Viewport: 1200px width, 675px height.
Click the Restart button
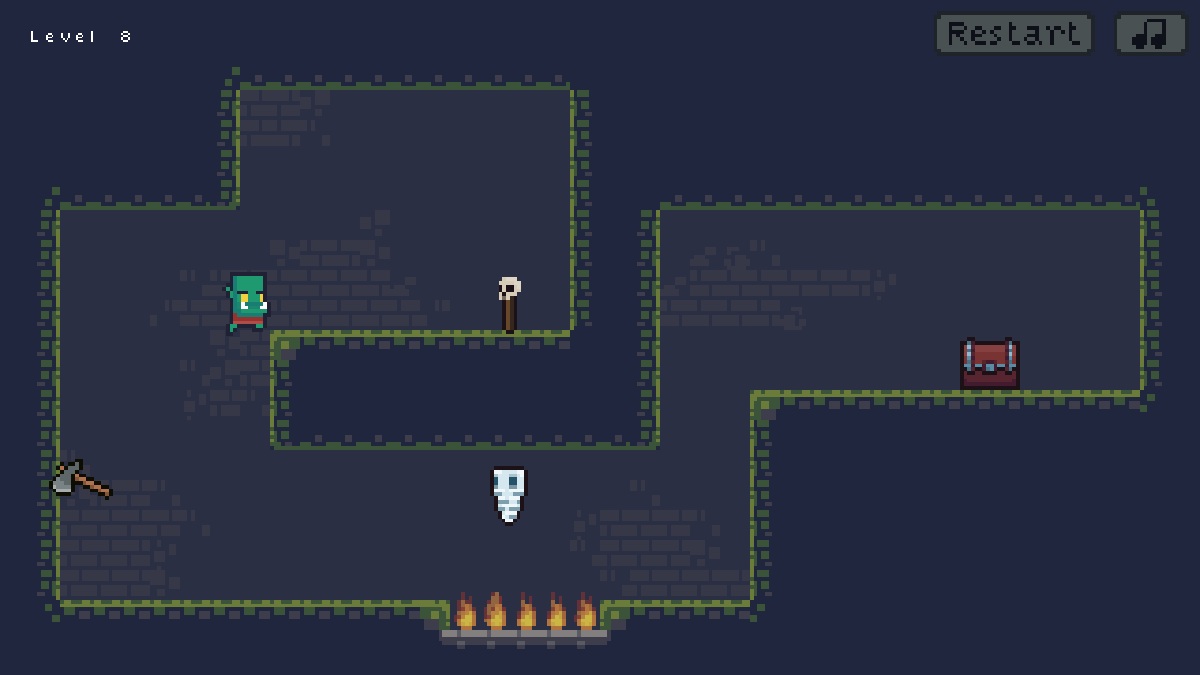(1013, 34)
